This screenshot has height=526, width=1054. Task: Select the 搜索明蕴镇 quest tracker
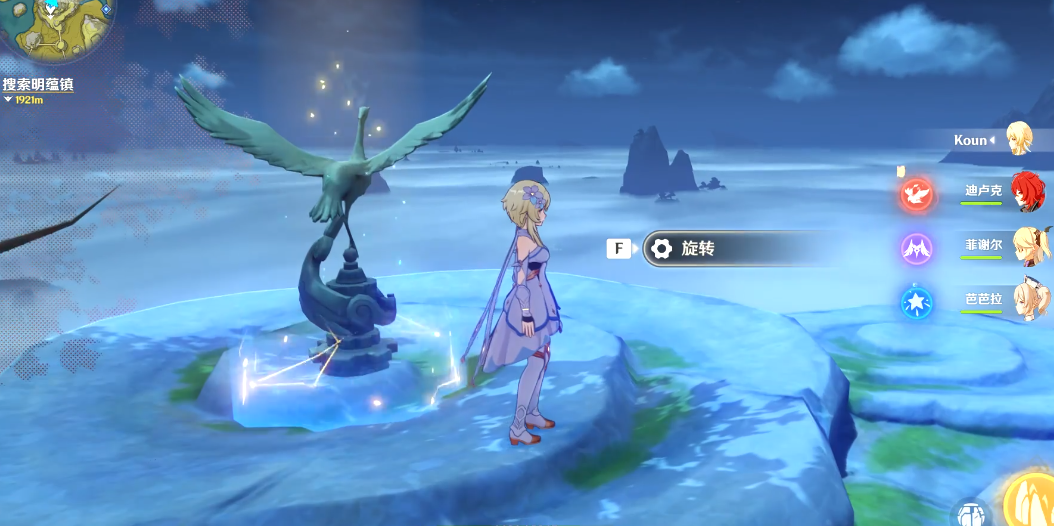[38, 85]
